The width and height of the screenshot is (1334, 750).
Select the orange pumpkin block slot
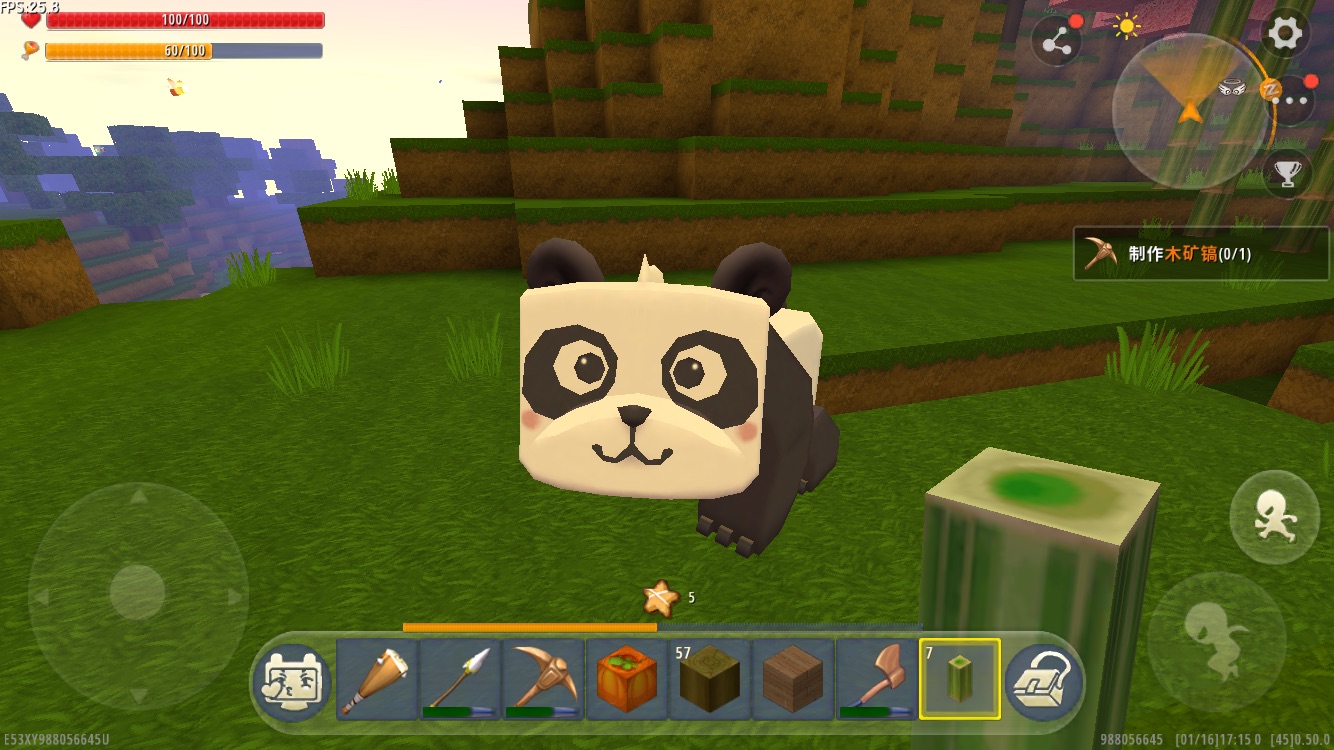click(x=626, y=680)
